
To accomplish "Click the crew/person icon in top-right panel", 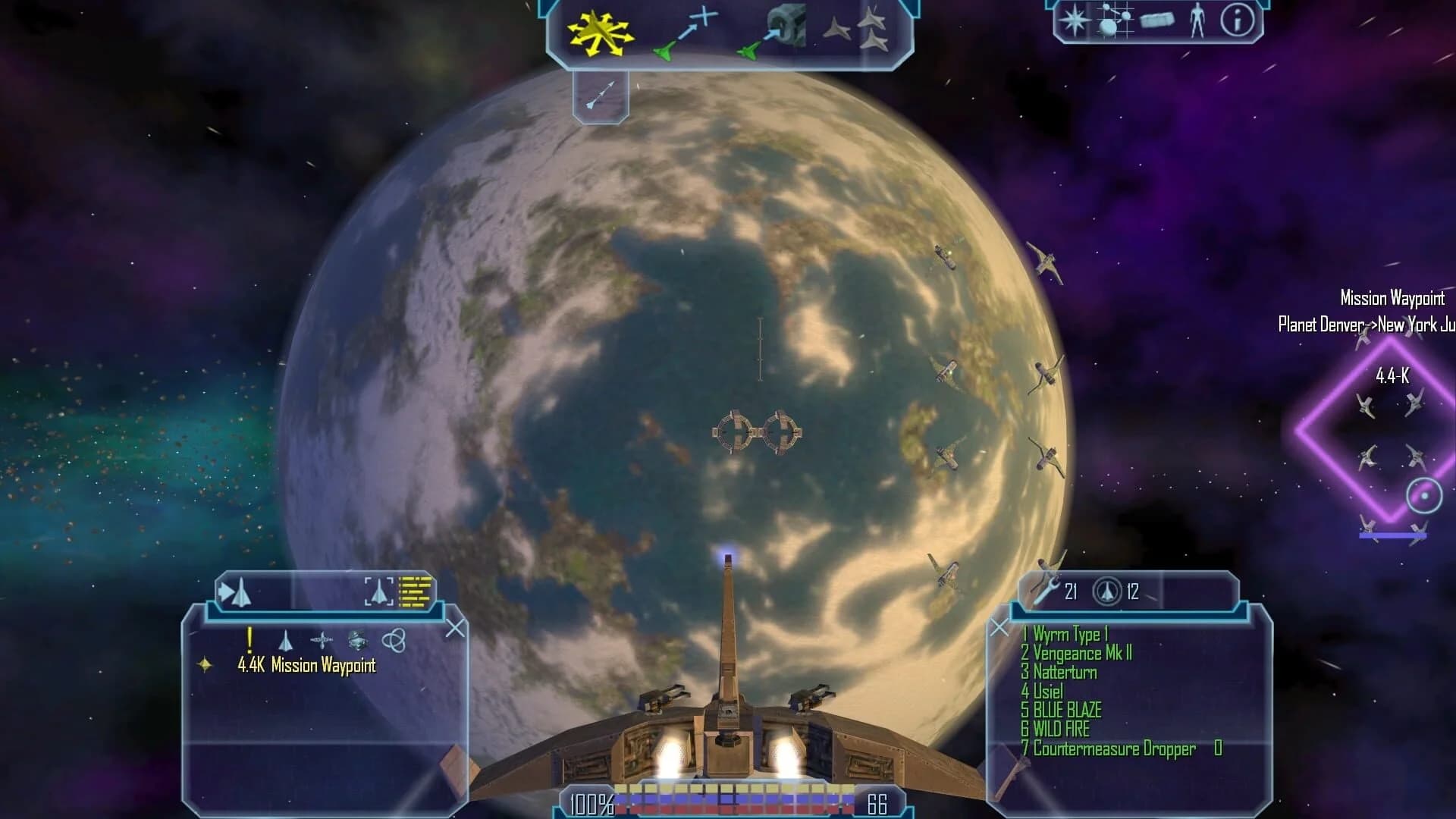I will [x=1198, y=20].
